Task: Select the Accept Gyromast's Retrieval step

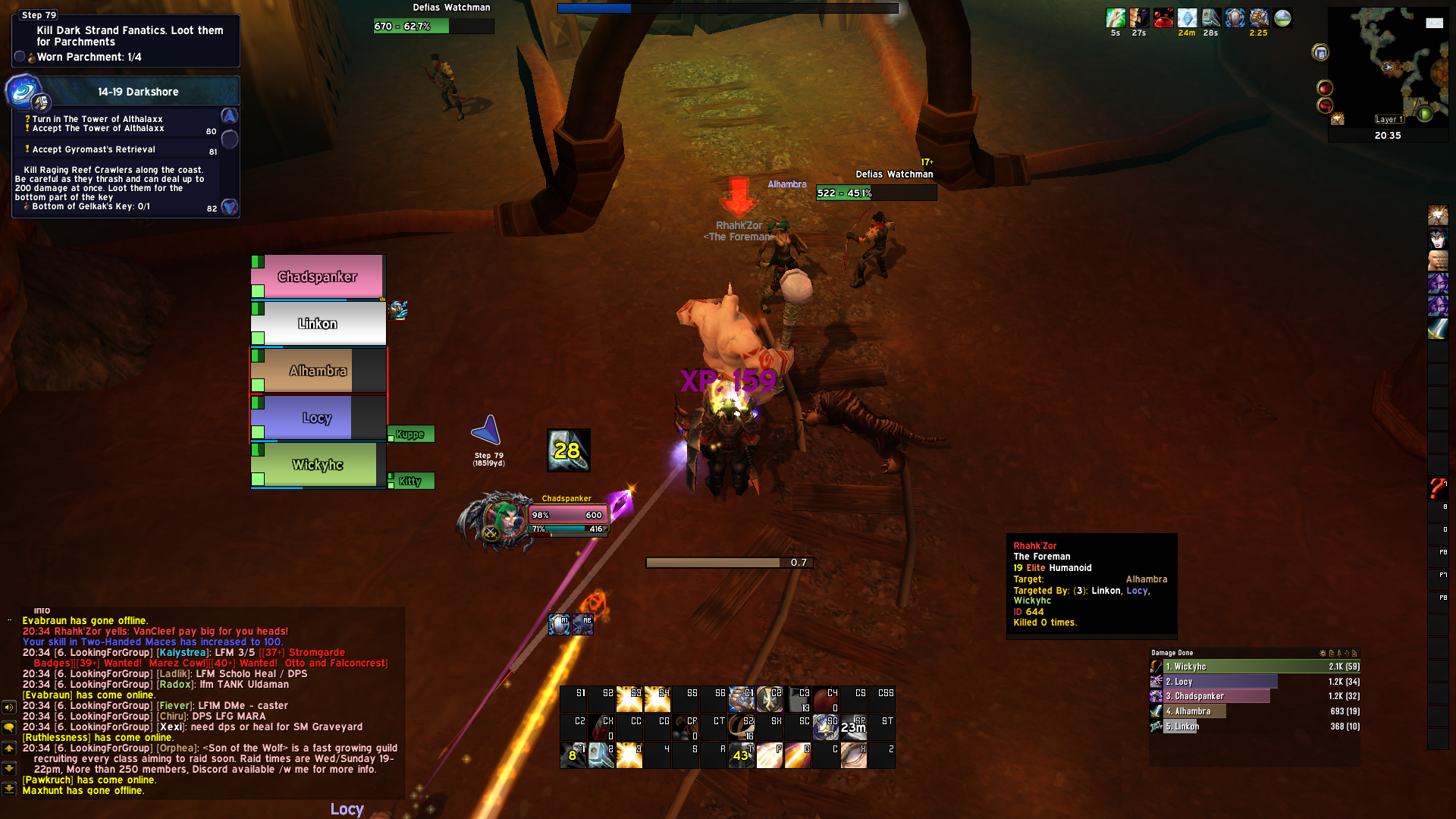Action: click(x=94, y=149)
